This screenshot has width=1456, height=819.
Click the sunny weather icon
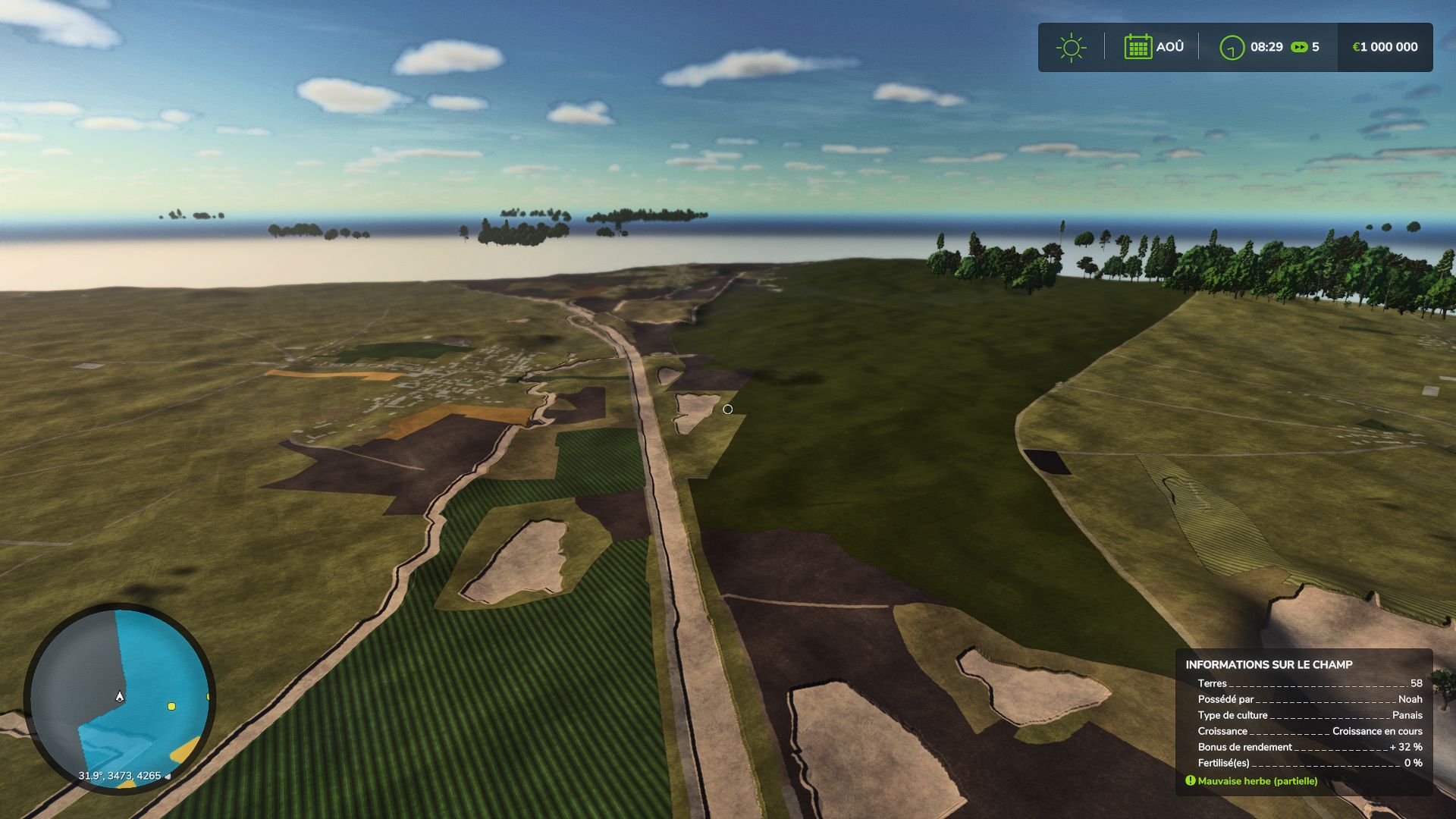coord(1071,47)
